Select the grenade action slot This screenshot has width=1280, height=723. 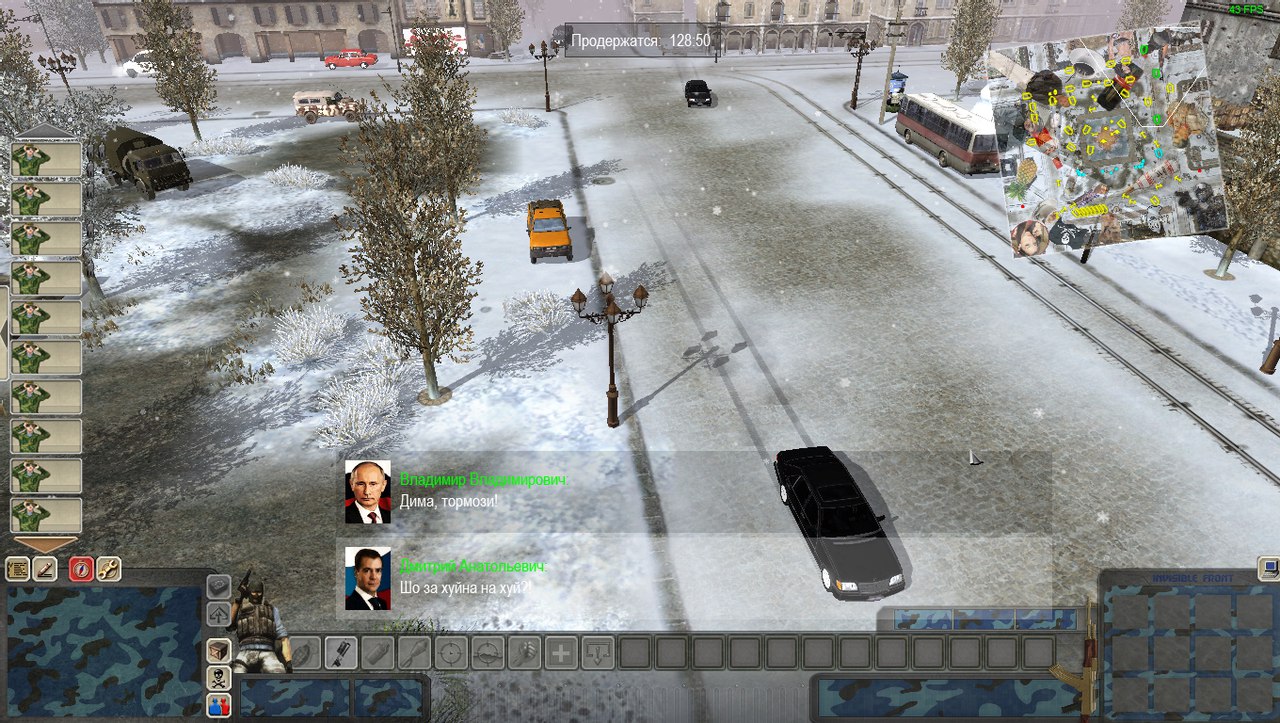305,653
